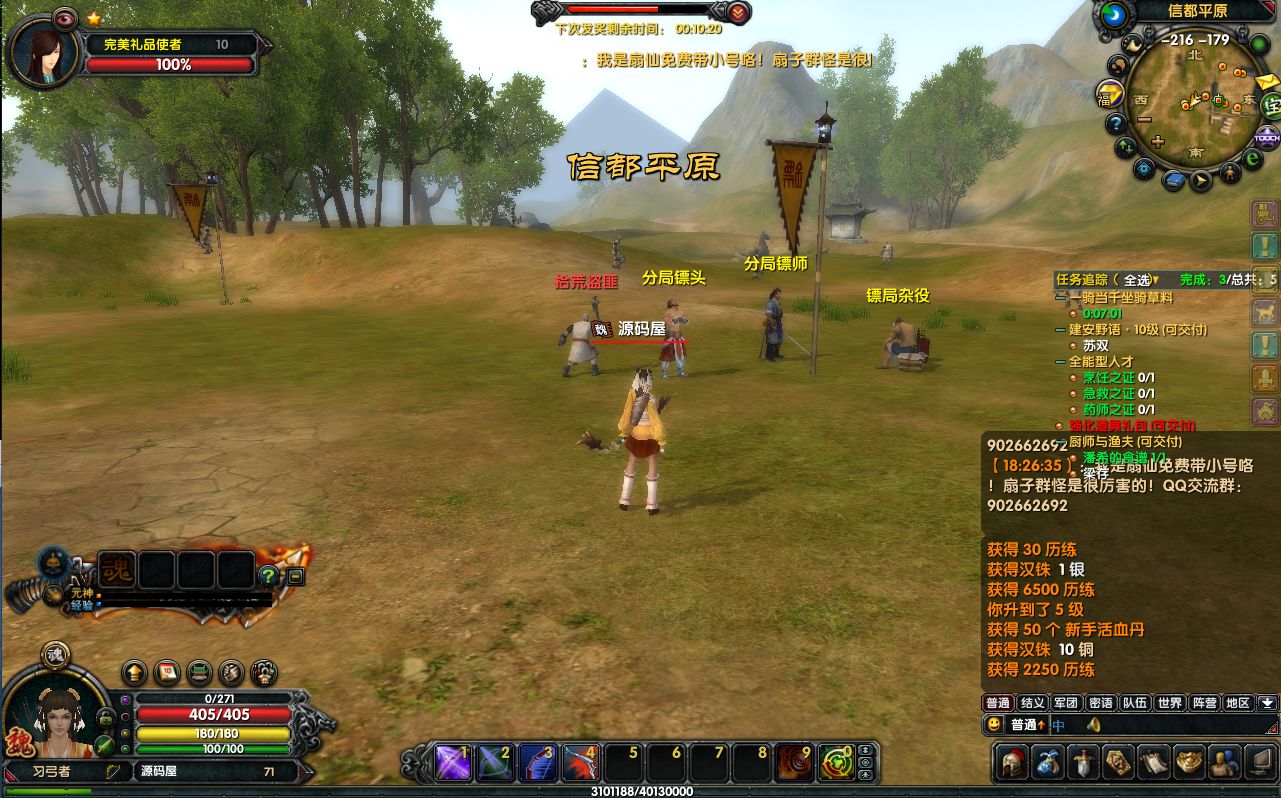Click the experience progress bar at screen bottom
The width and height of the screenshot is (1281, 798).
click(x=640, y=791)
